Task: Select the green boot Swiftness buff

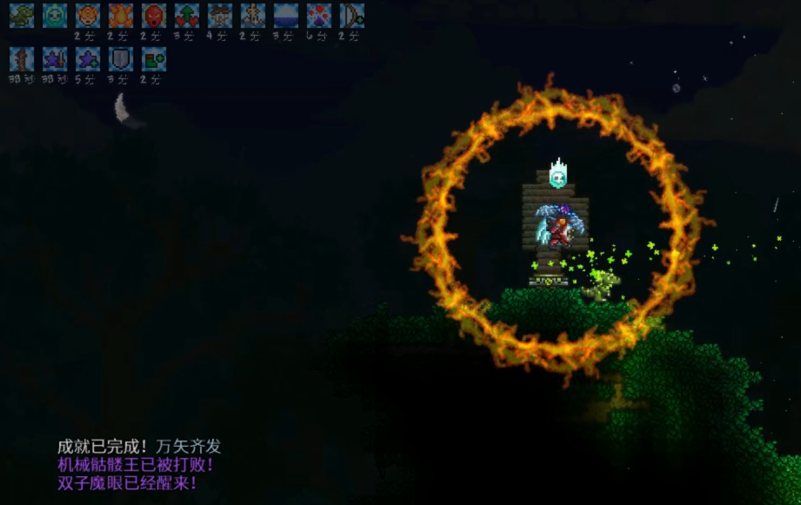Action: click(x=154, y=59)
